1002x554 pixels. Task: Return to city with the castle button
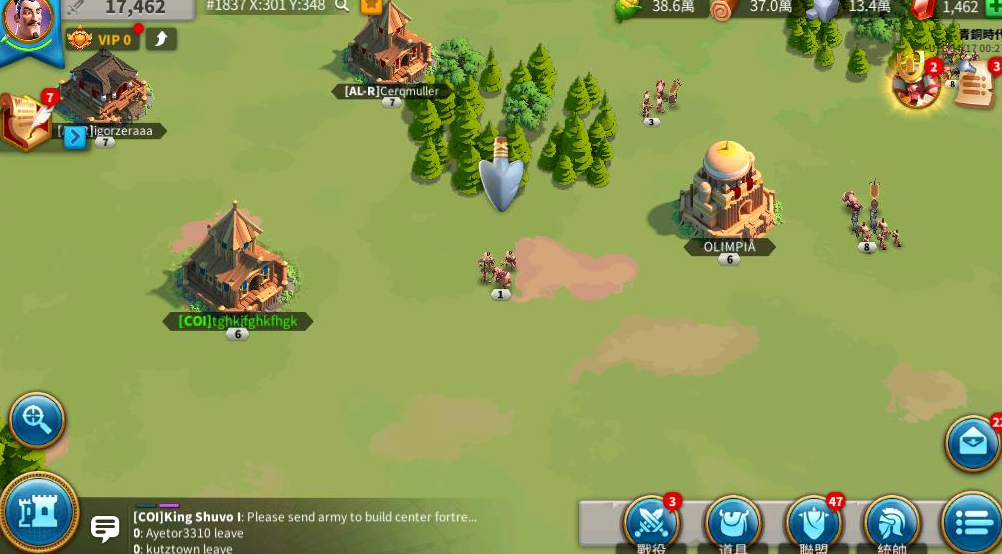[38, 511]
